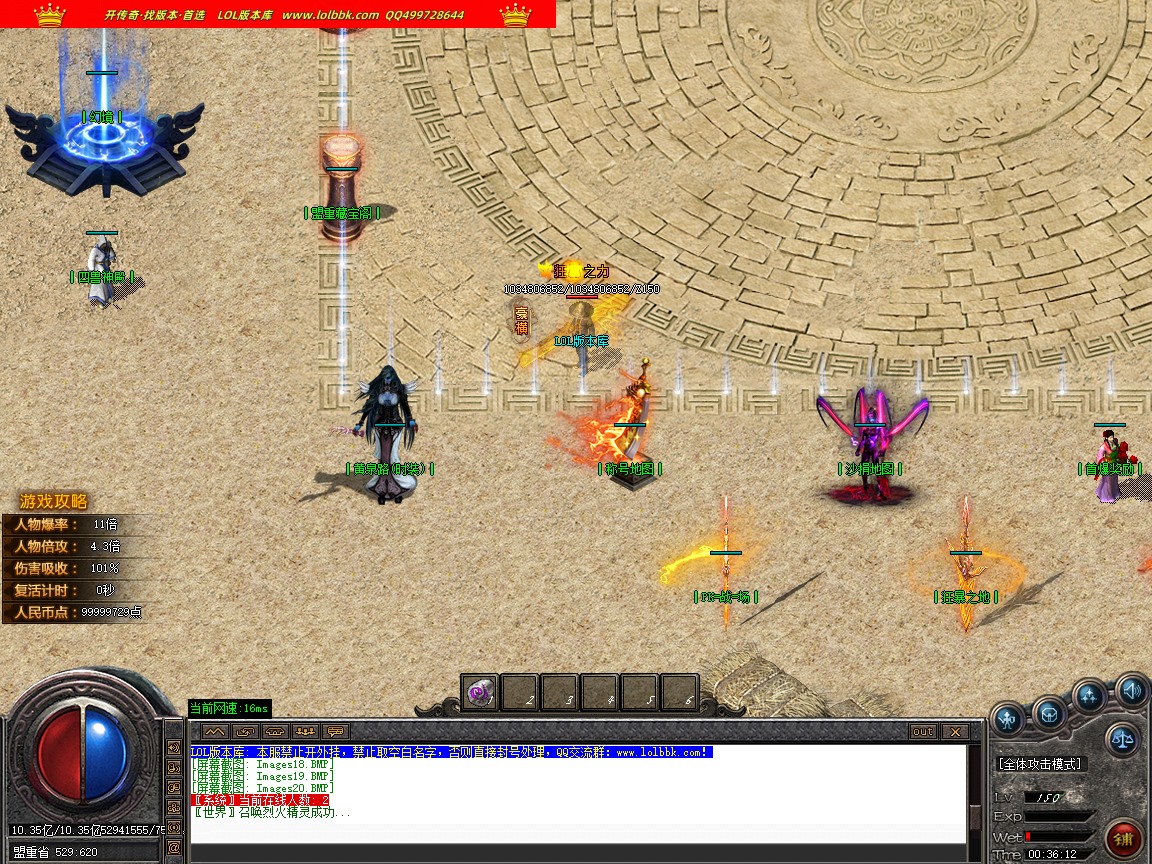1152x864 pixels.
Task: Open the character equipment panel icon
Action: (1008, 717)
